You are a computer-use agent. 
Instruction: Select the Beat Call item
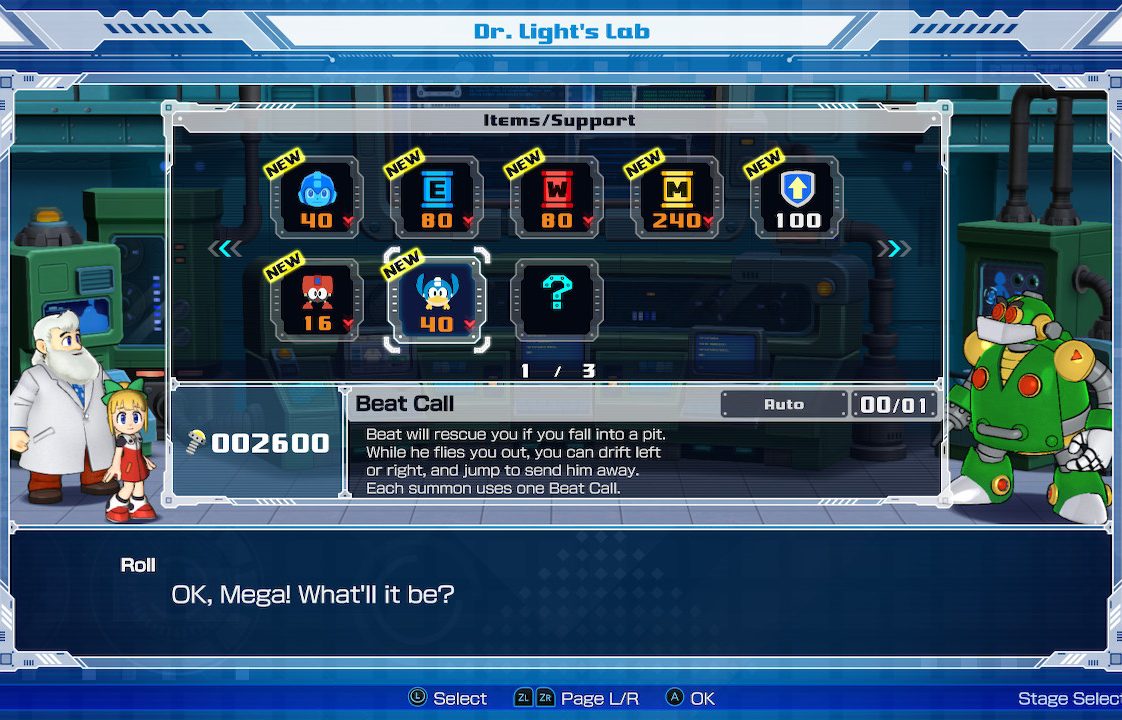coord(437,300)
